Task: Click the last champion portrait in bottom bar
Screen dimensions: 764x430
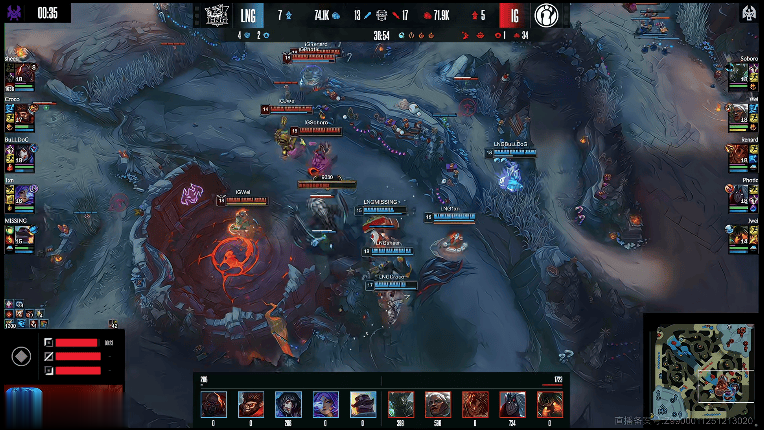Action: point(550,404)
